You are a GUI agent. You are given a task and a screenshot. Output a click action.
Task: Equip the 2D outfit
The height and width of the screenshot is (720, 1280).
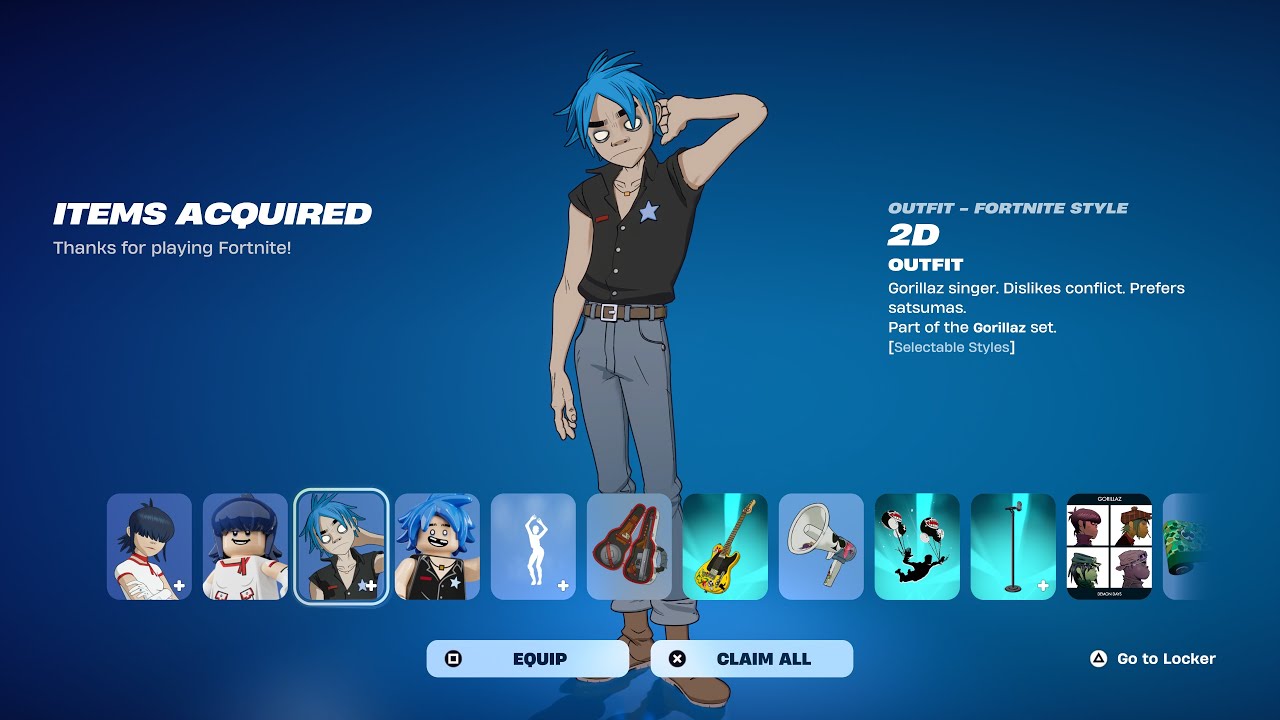click(x=527, y=659)
